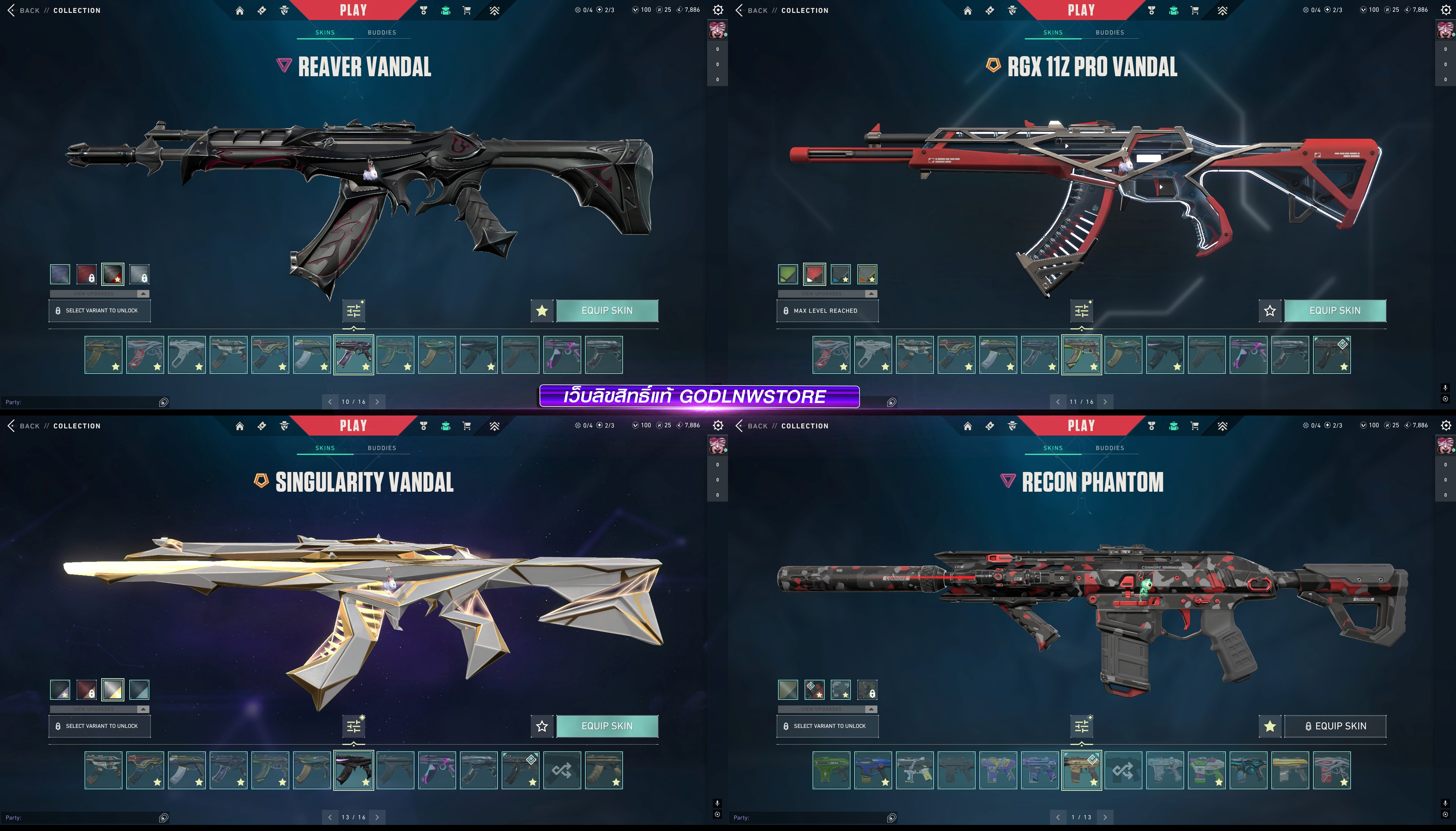
Task: Toggle the favorite star beside RGX Vandal's Equip button
Action: point(1269,310)
